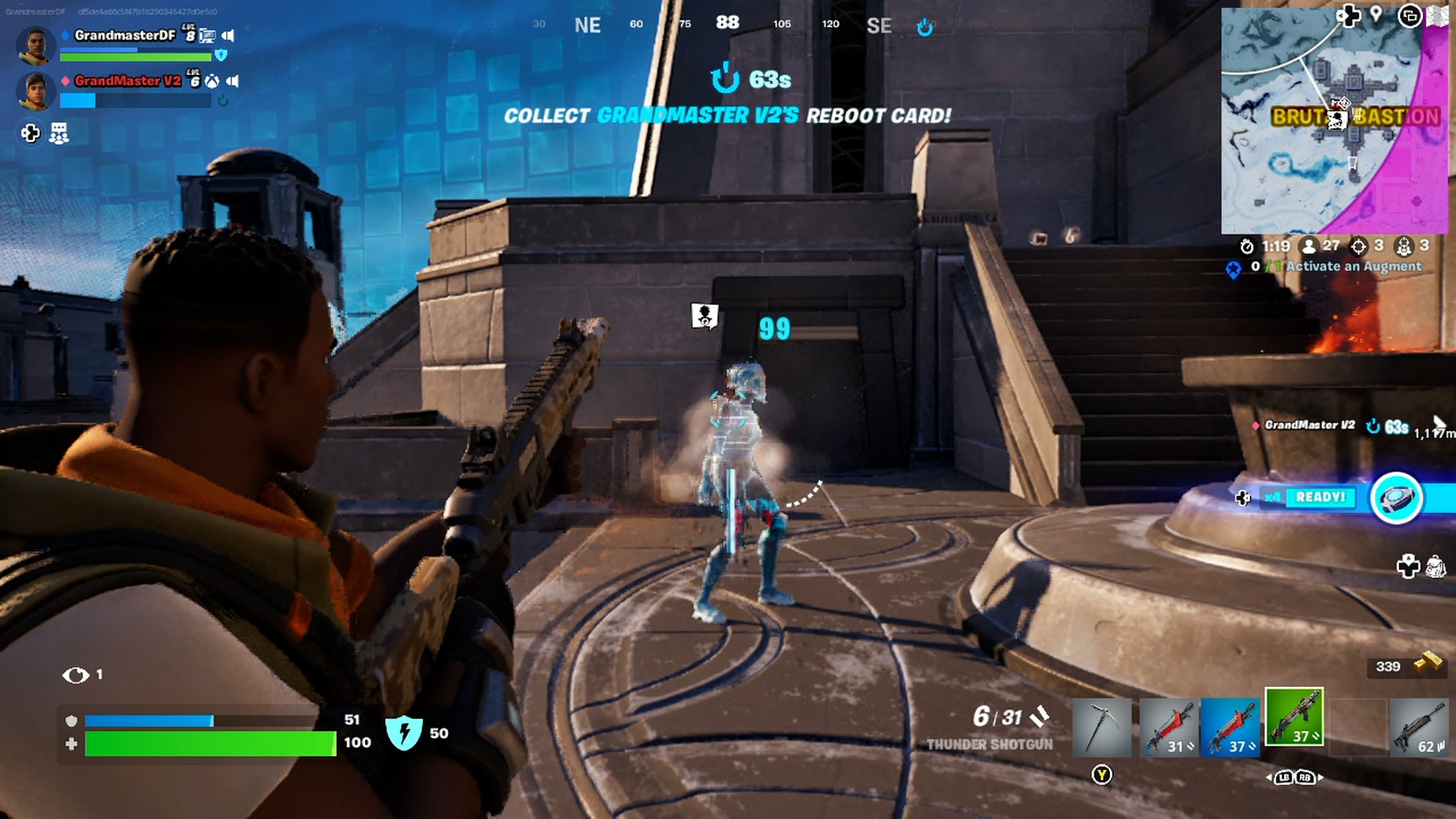Viewport: 1456px width, 819px height.
Task: Select the pickaxe slot in the hotbar
Action: [1102, 727]
